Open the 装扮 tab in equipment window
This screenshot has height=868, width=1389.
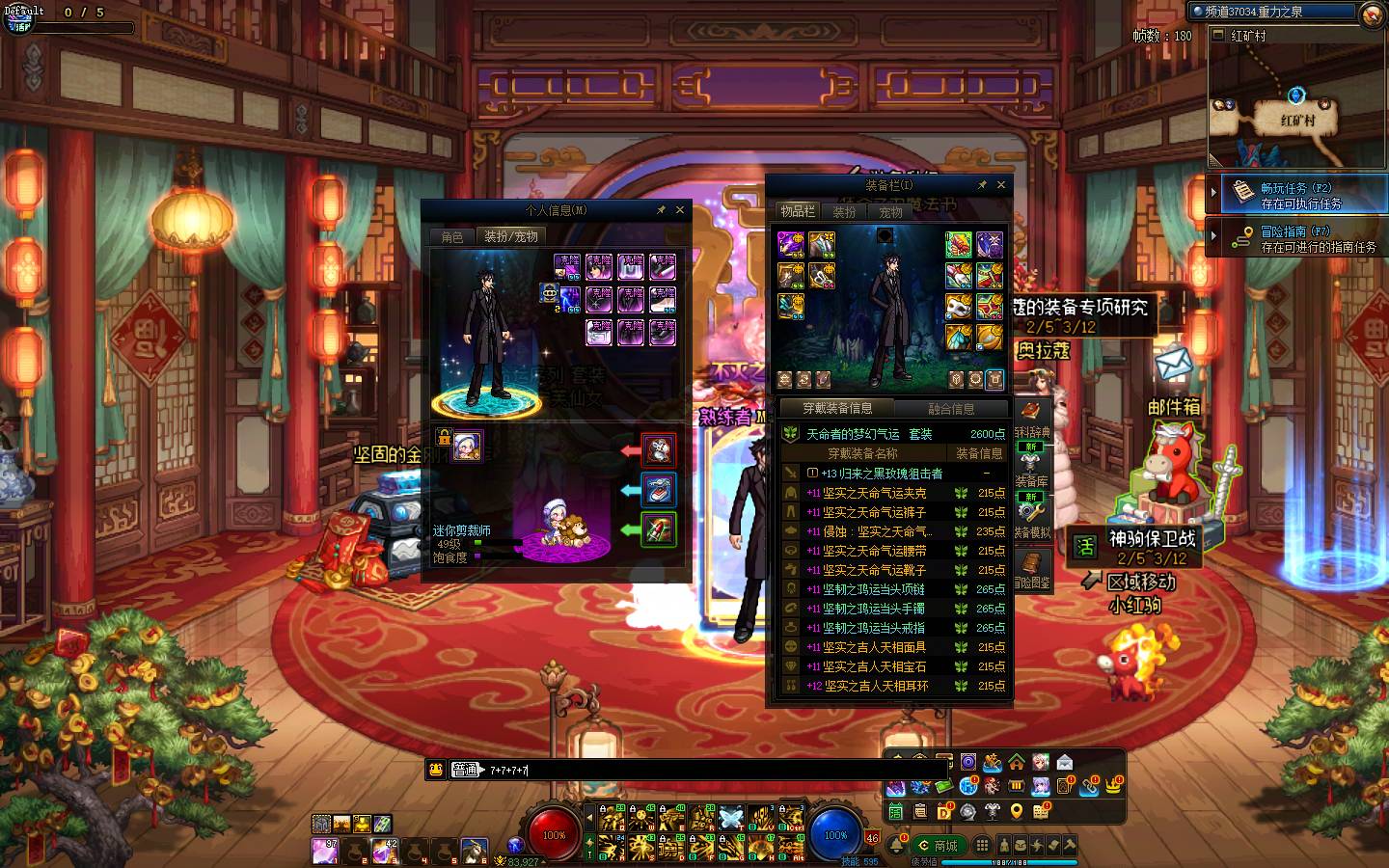click(x=845, y=212)
